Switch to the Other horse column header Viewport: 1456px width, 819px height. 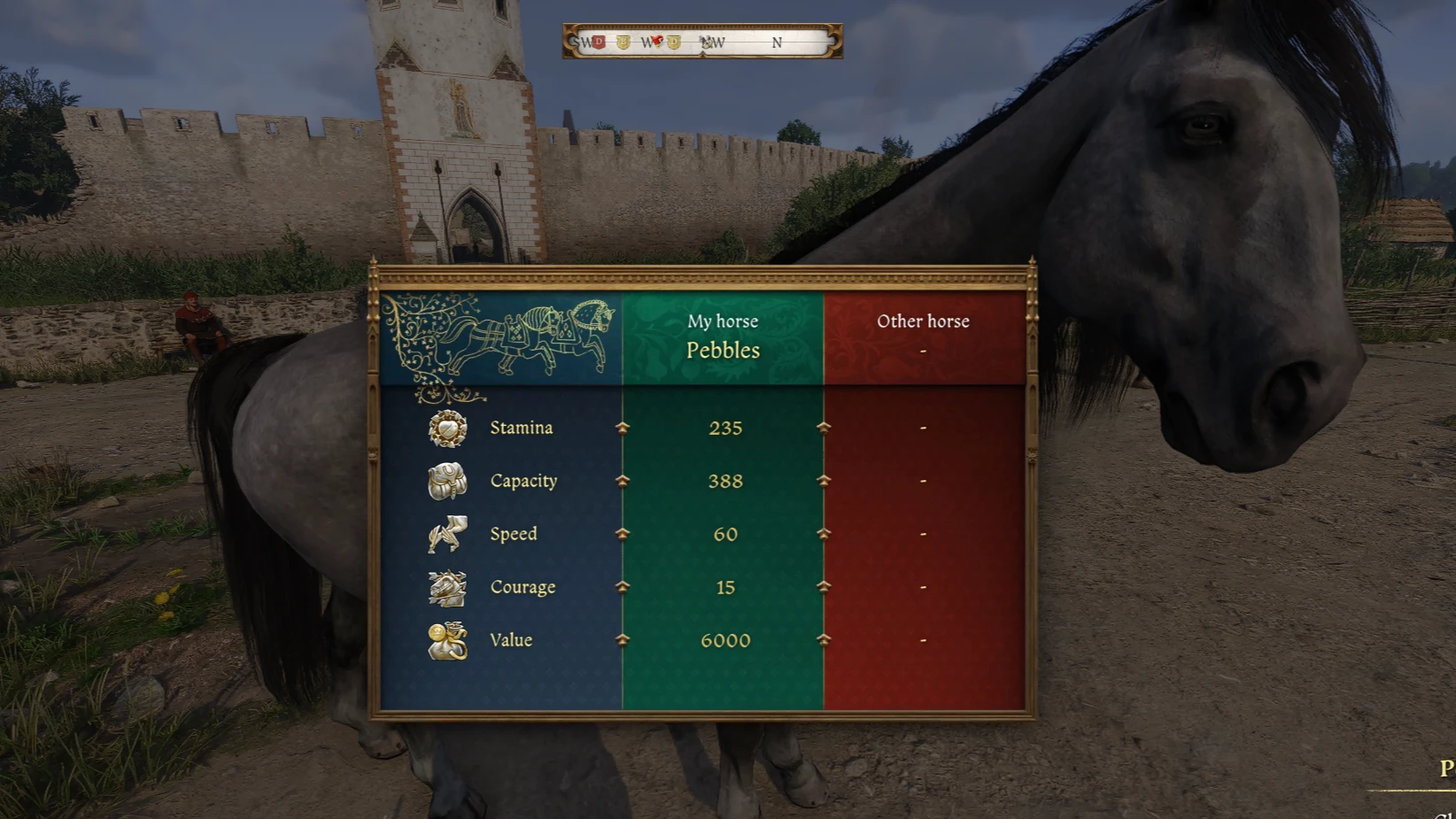pos(923,321)
